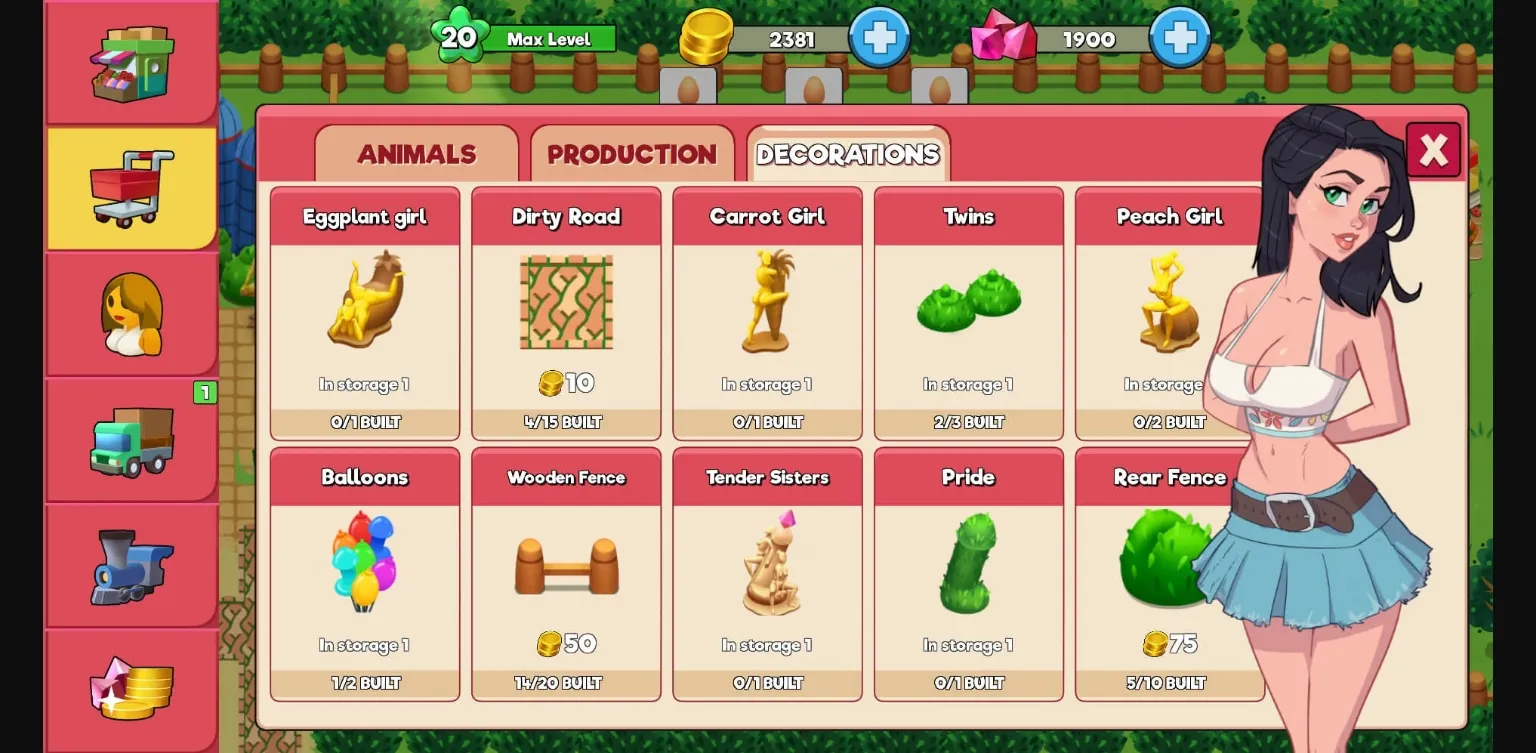Click the gold coin currency icon
Image resolution: width=1536 pixels, height=753 pixels.
[x=706, y=38]
